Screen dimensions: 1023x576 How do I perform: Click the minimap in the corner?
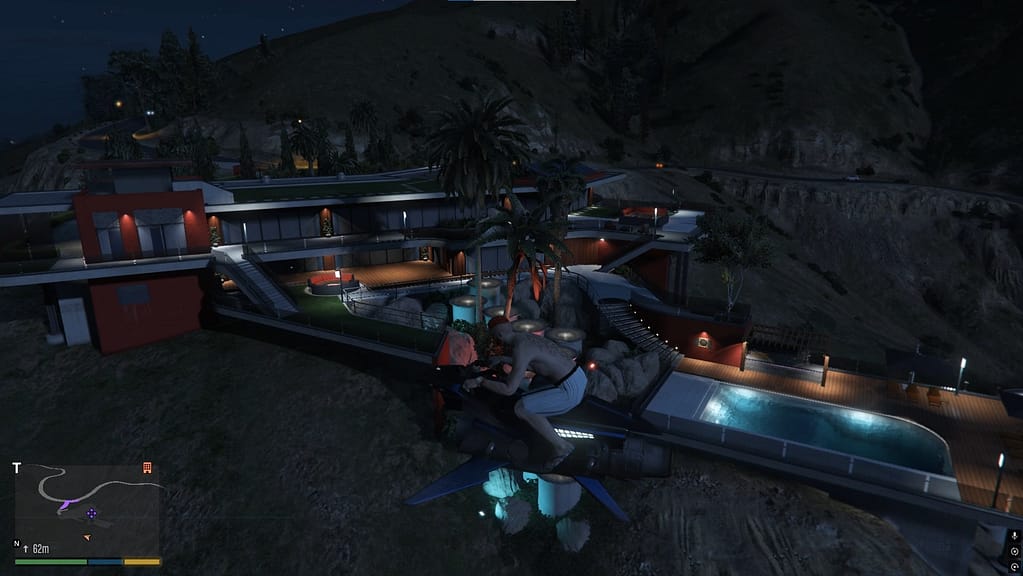point(87,508)
